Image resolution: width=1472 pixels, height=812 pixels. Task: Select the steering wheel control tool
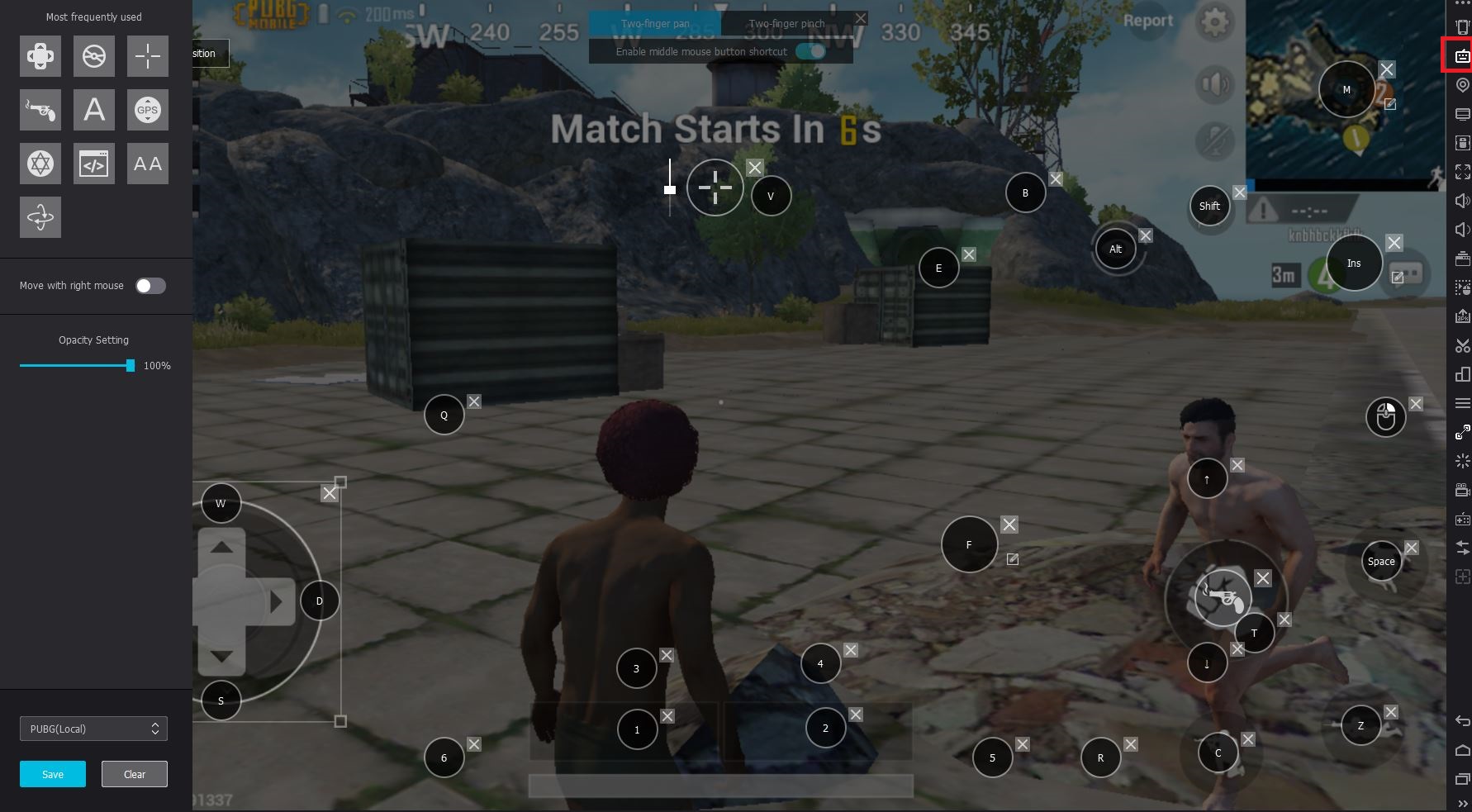pyautogui.click(x=93, y=56)
